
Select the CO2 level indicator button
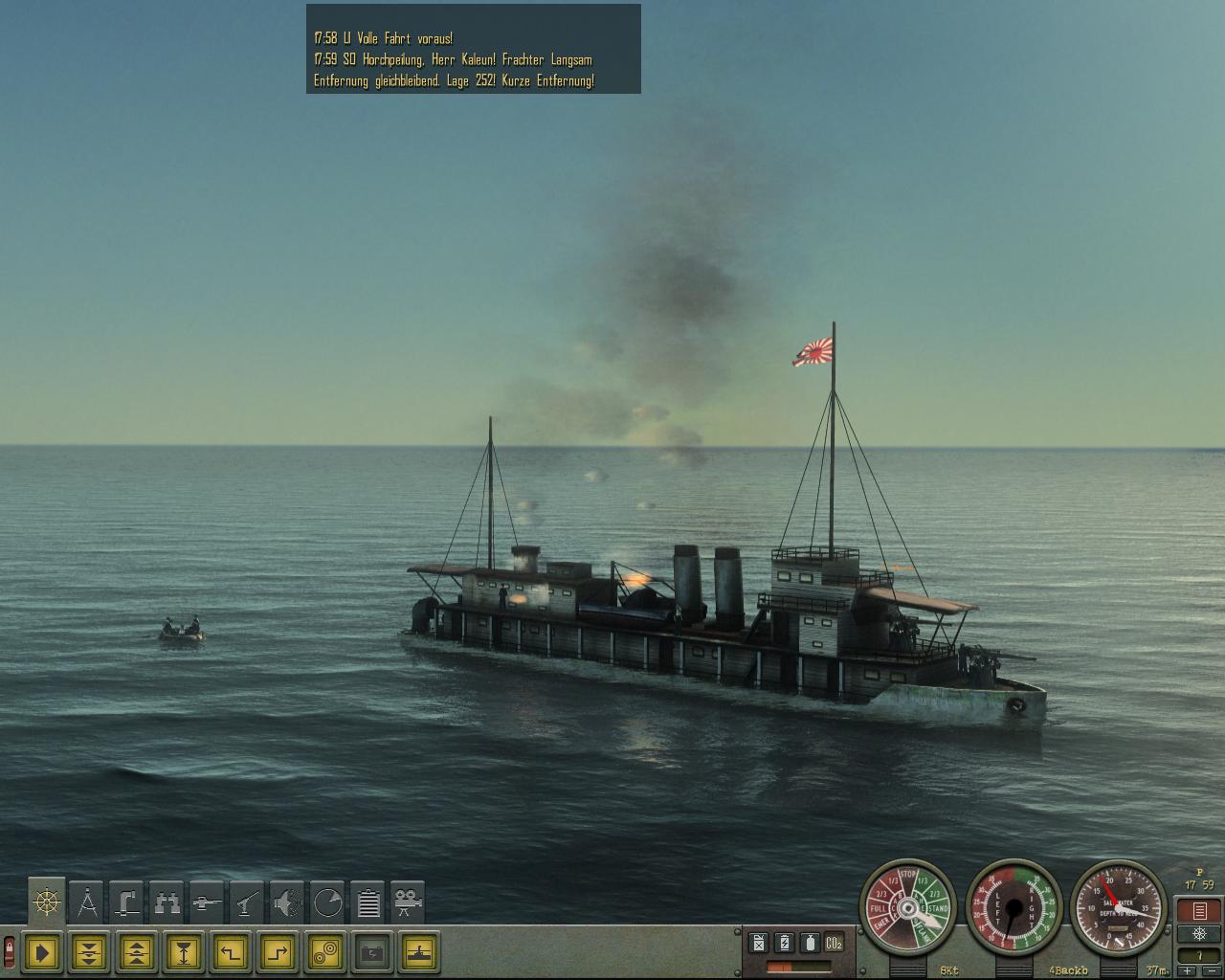[x=835, y=943]
